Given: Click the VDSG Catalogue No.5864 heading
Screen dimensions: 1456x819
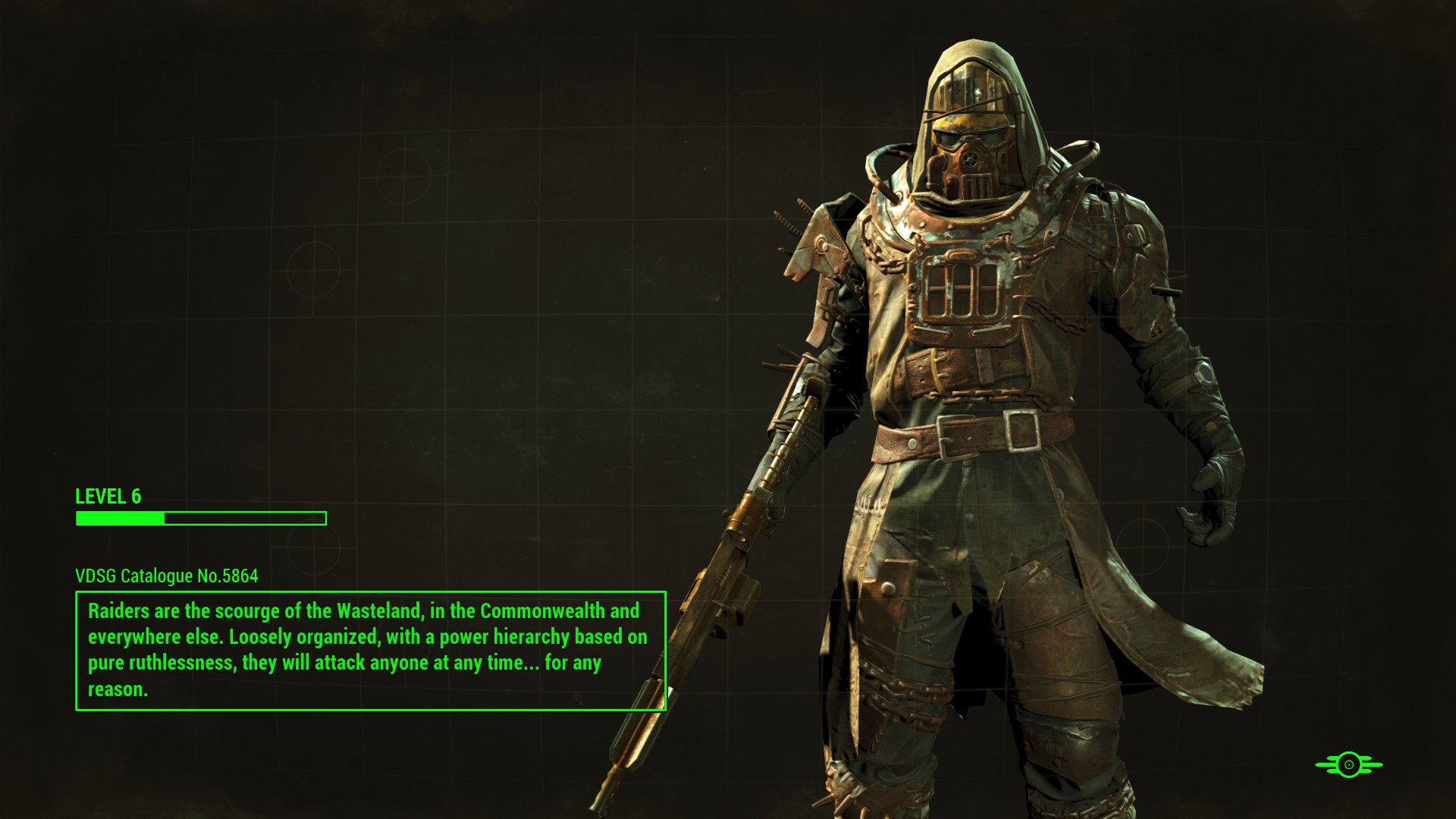Looking at the screenshot, I should coord(165,576).
